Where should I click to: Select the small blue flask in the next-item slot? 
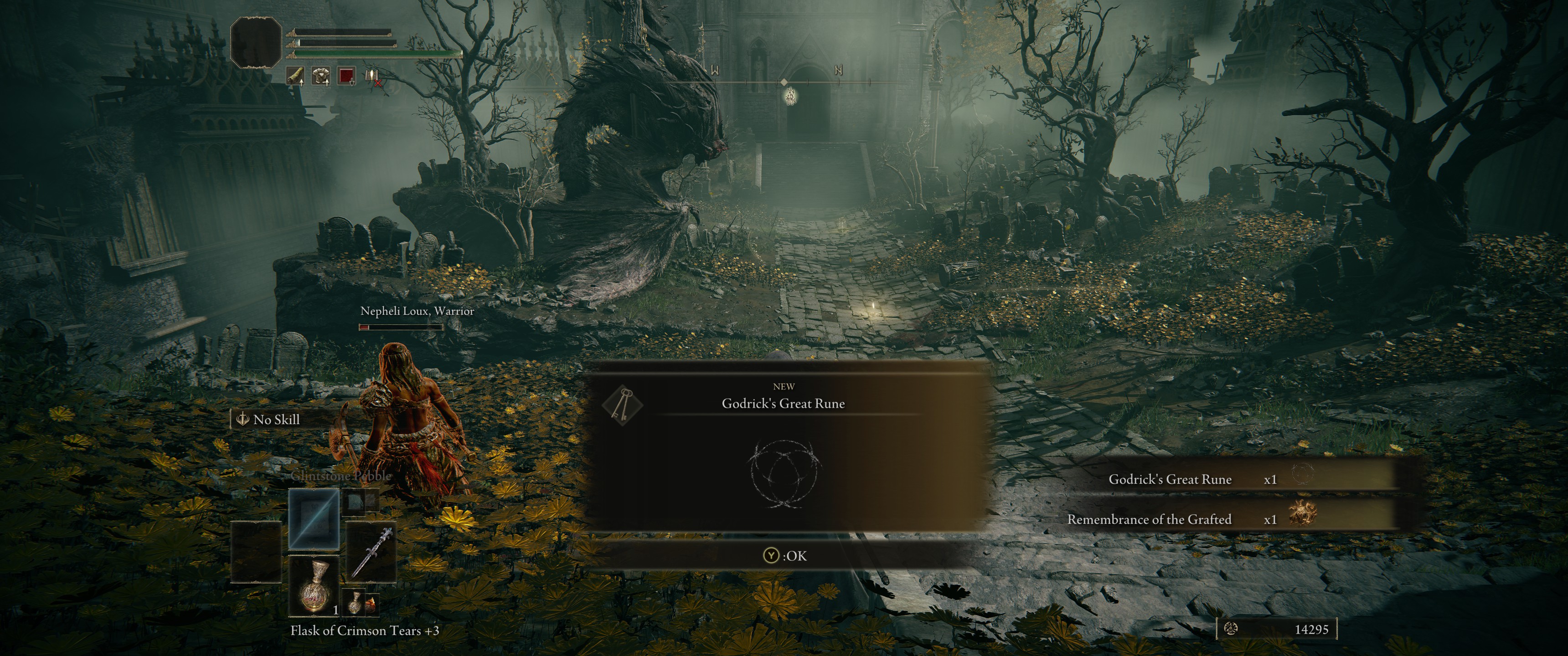[354, 603]
